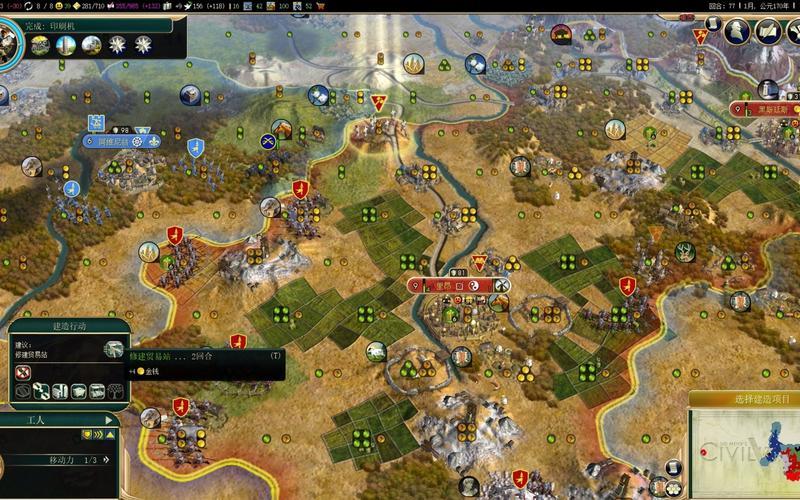Screen dimensions: 800x500
Task: Open the helmeted advisor icon at top right
Action: 738,31
